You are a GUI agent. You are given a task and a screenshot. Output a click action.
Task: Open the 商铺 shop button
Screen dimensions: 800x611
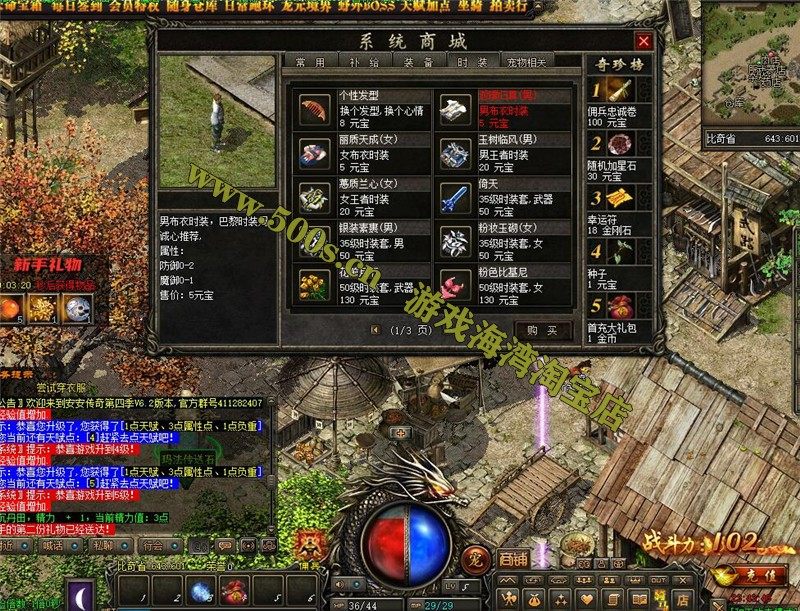[513, 558]
